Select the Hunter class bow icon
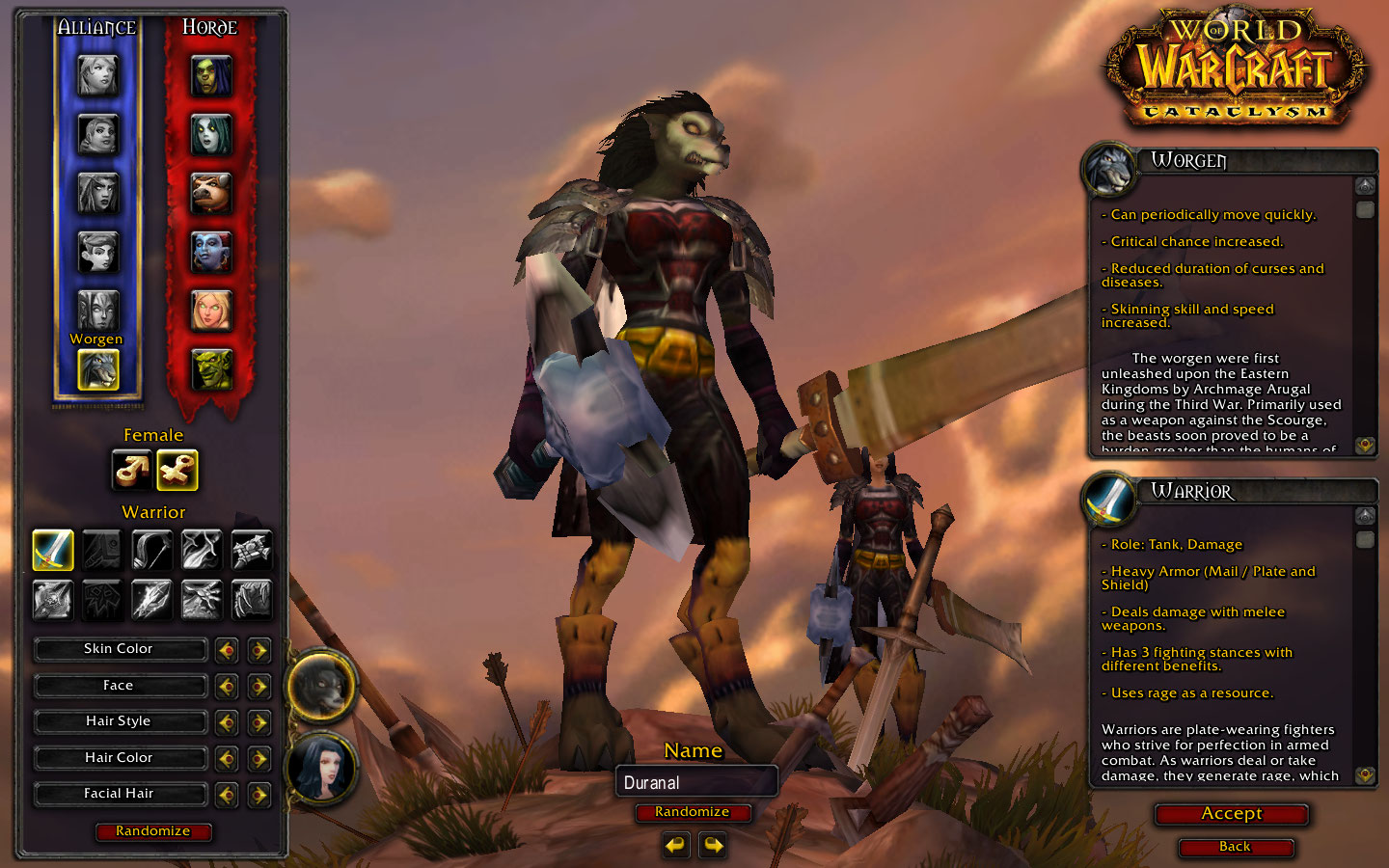This screenshot has width=1389, height=868. point(151,550)
